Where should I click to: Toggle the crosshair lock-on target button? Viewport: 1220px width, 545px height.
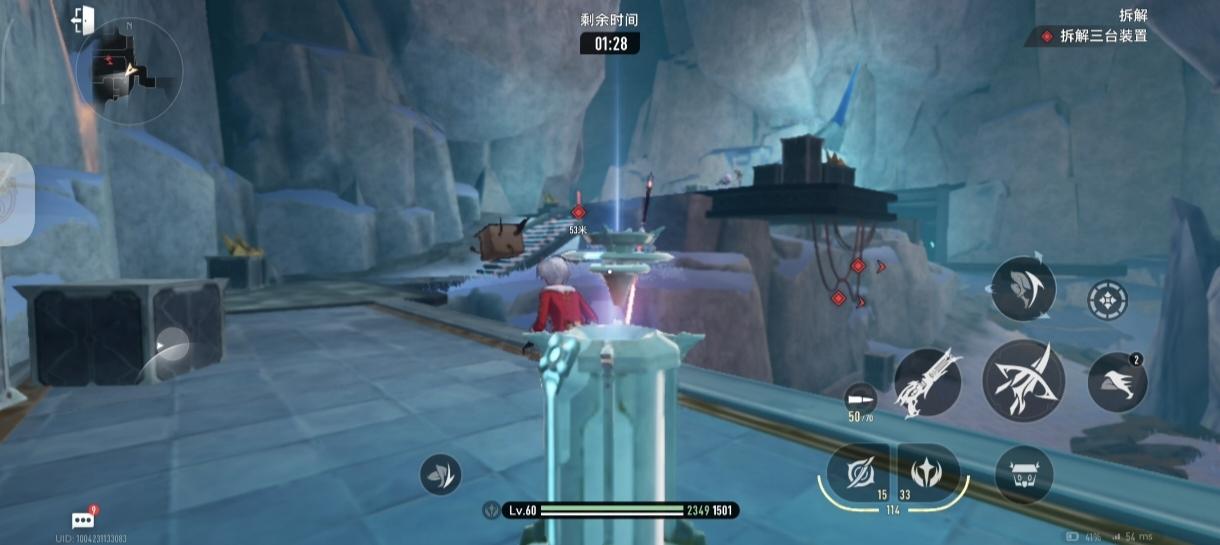pyautogui.click(x=1108, y=299)
